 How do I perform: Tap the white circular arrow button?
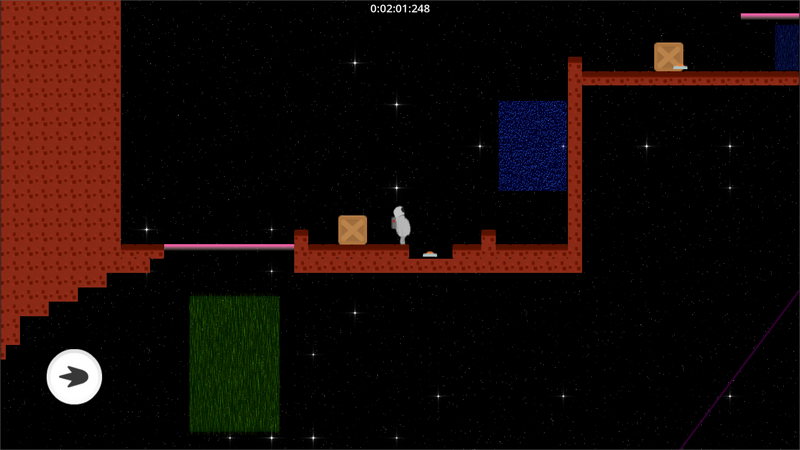click(74, 377)
